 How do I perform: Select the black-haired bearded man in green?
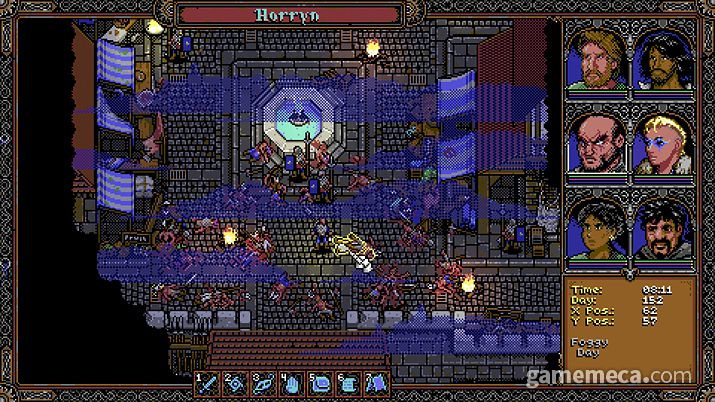click(x=659, y=229)
